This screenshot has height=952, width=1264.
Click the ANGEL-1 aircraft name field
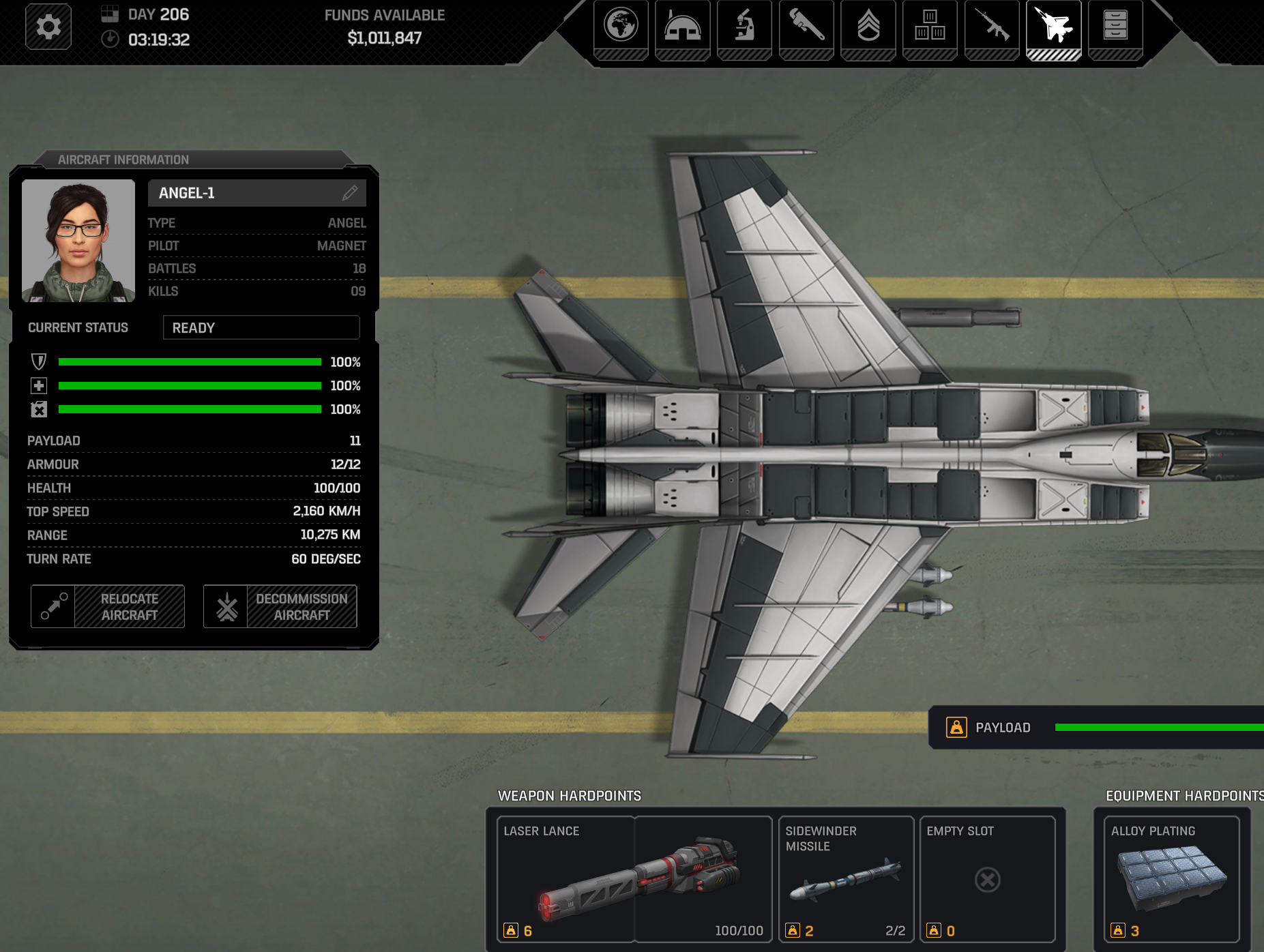246,193
